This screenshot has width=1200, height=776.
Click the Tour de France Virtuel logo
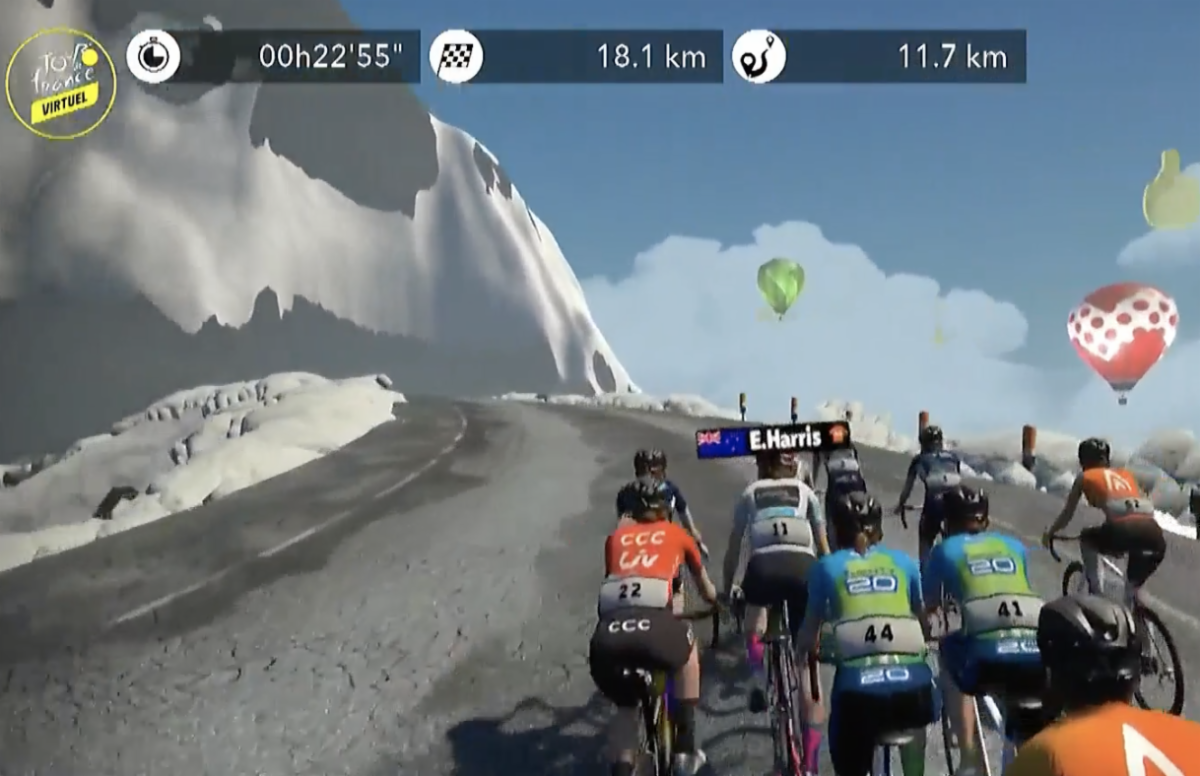click(x=61, y=83)
